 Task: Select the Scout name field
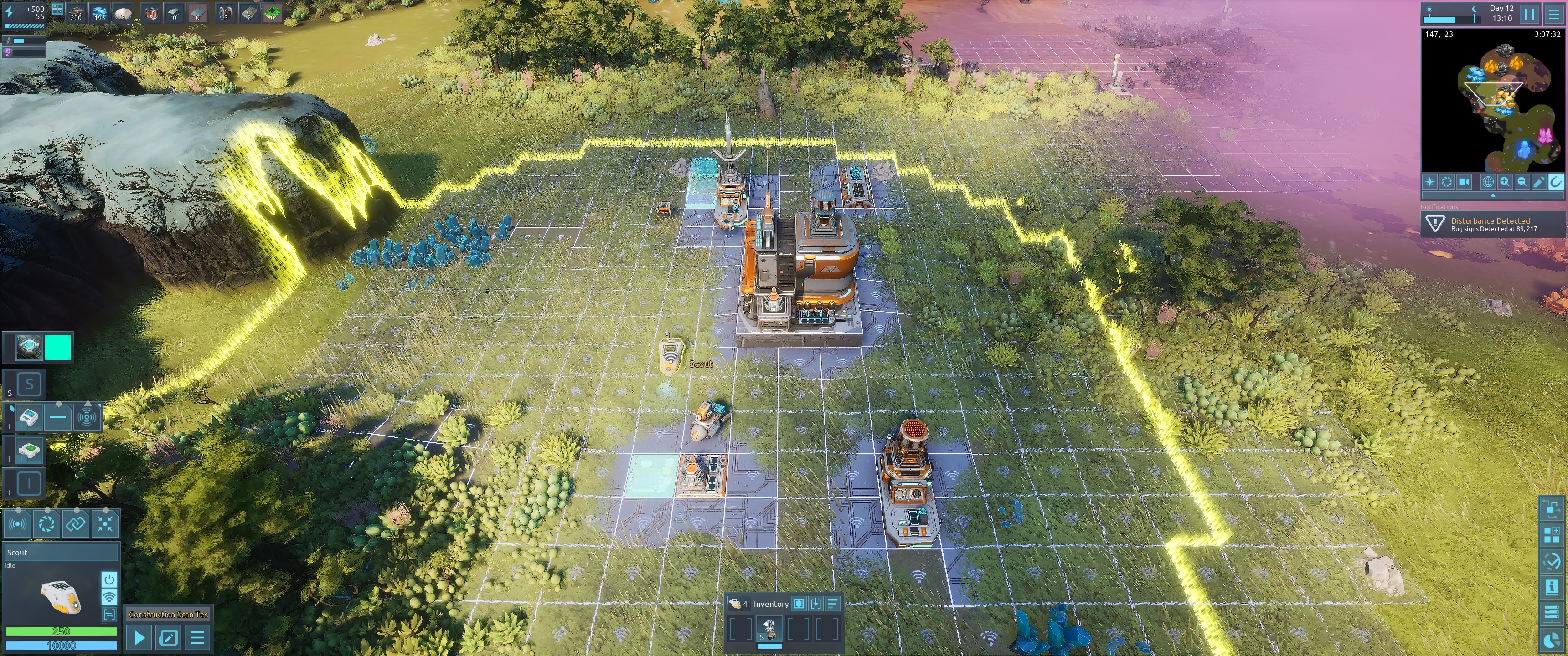coord(60,553)
